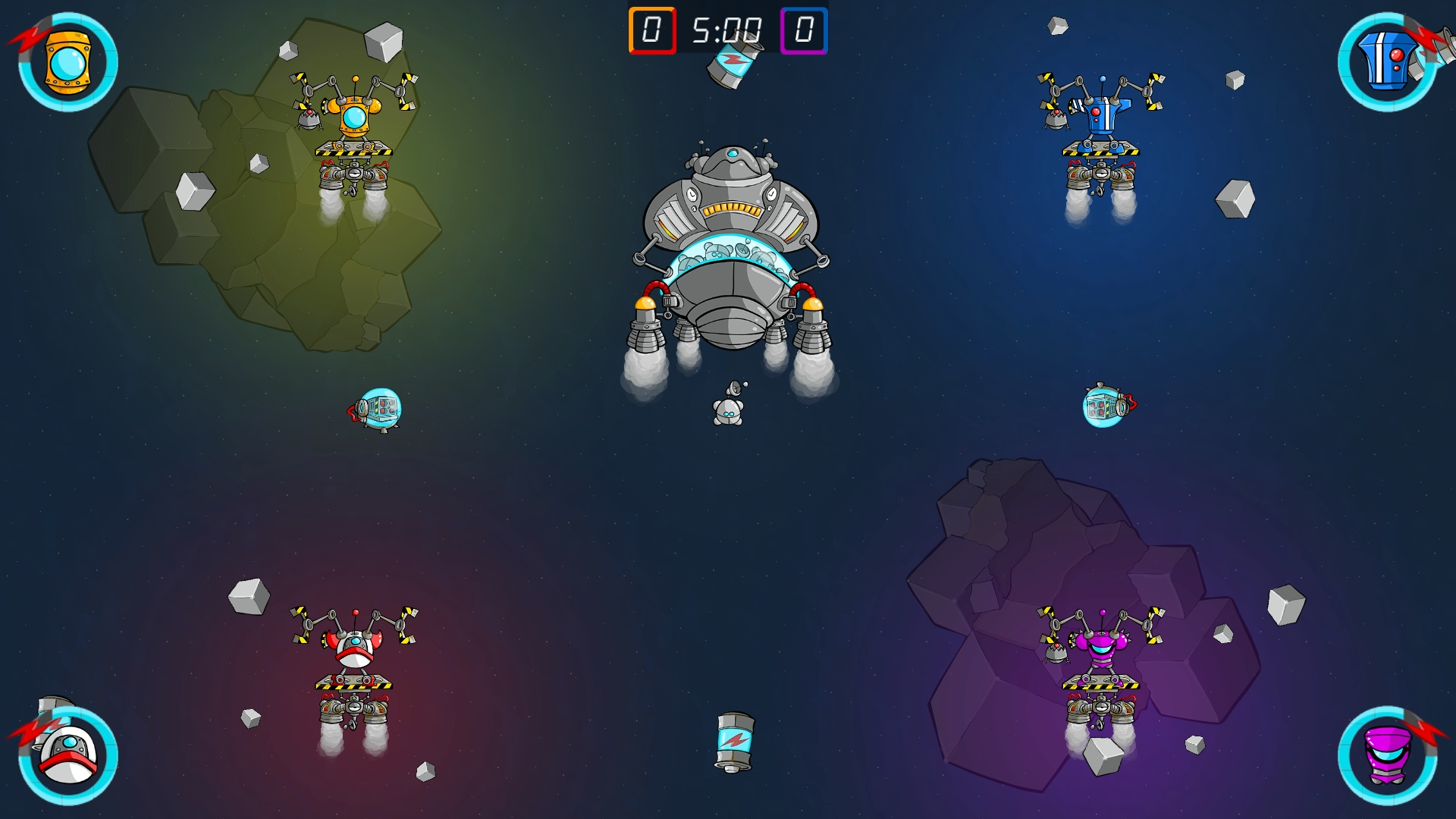Image resolution: width=1456 pixels, height=819 pixels.
Task: Open the red team's score box
Action: [652, 32]
